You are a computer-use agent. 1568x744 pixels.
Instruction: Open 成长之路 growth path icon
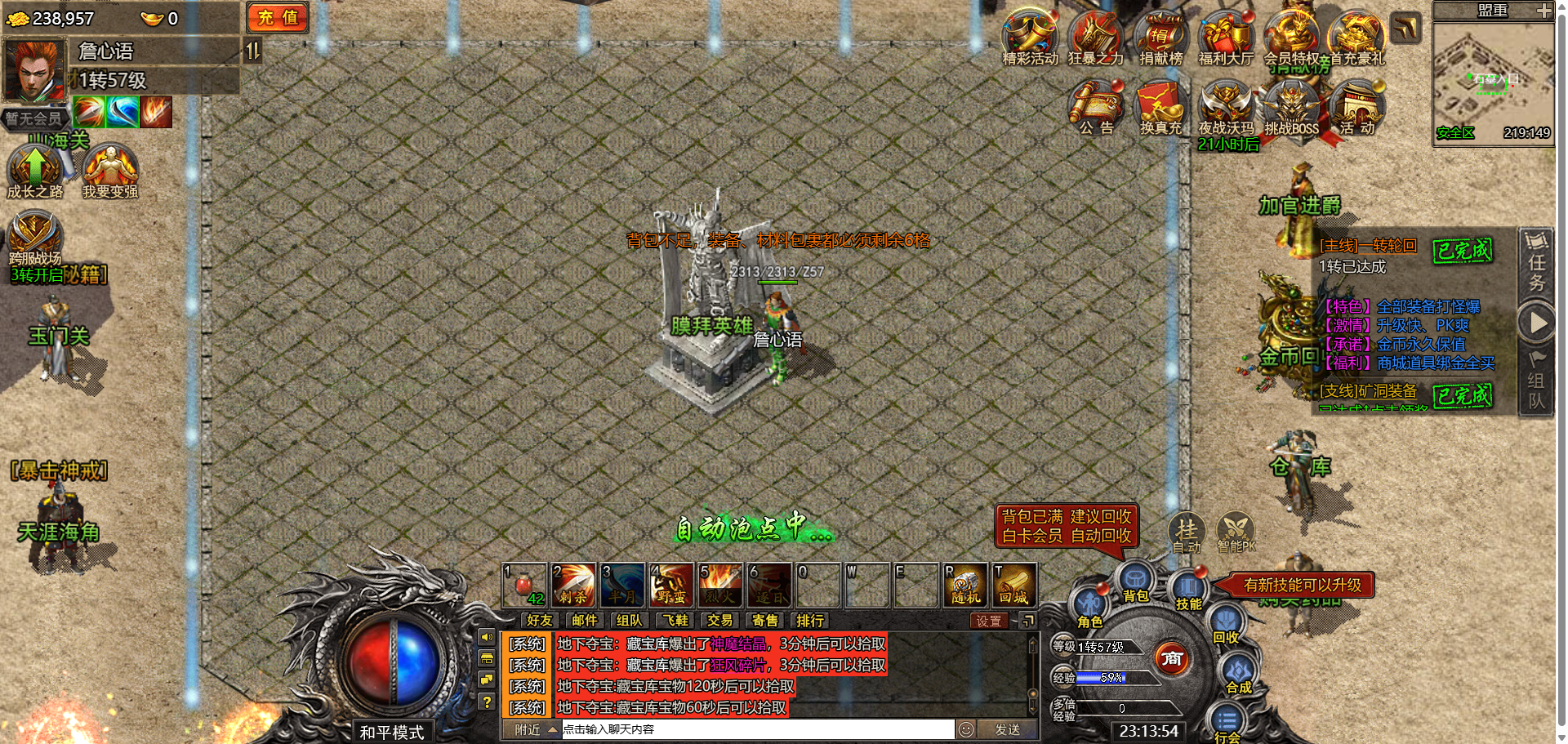pyautogui.click(x=34, y=170)
